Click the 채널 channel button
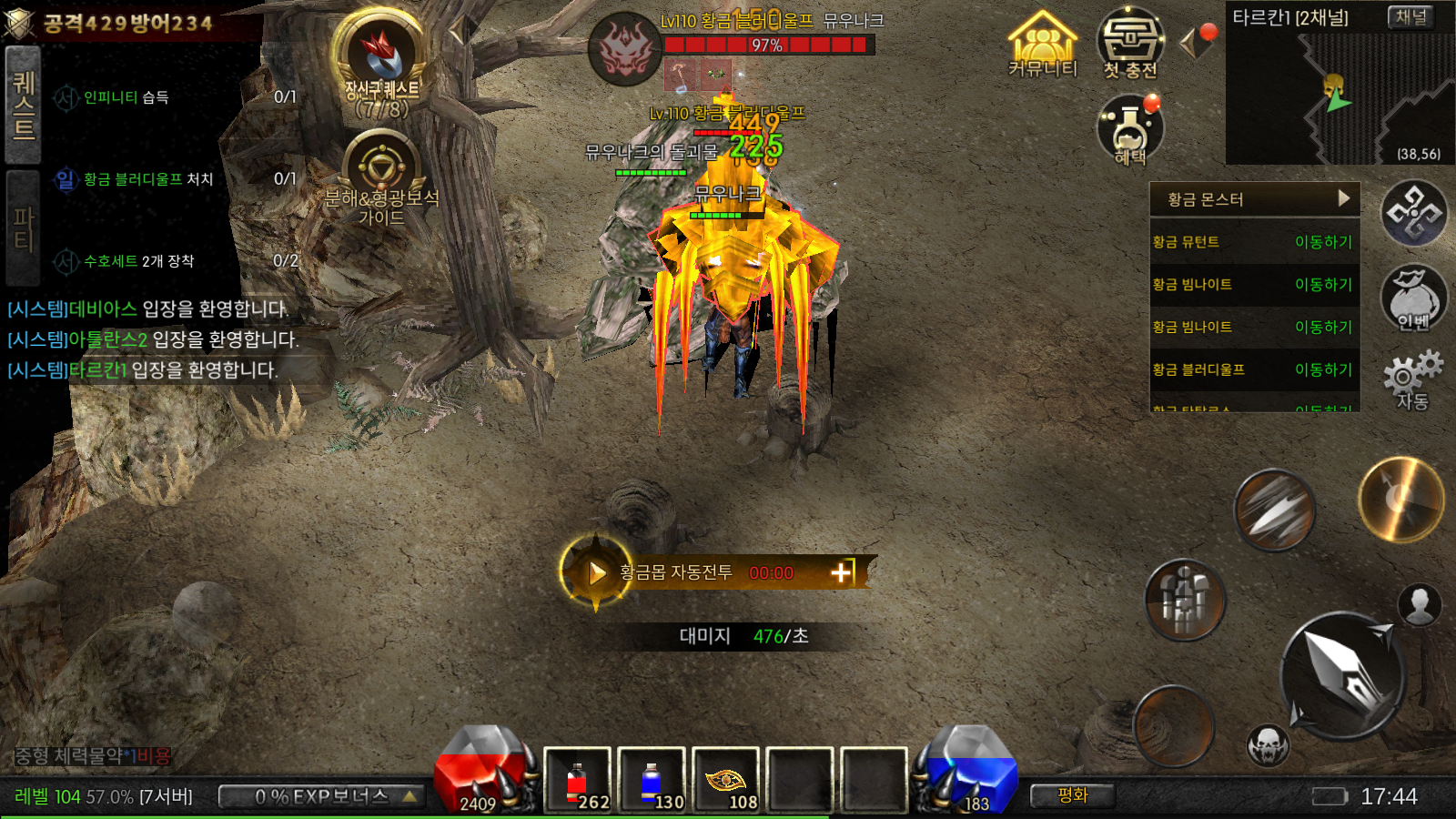The image size is (1456, 819). [x=1410, y=17]
